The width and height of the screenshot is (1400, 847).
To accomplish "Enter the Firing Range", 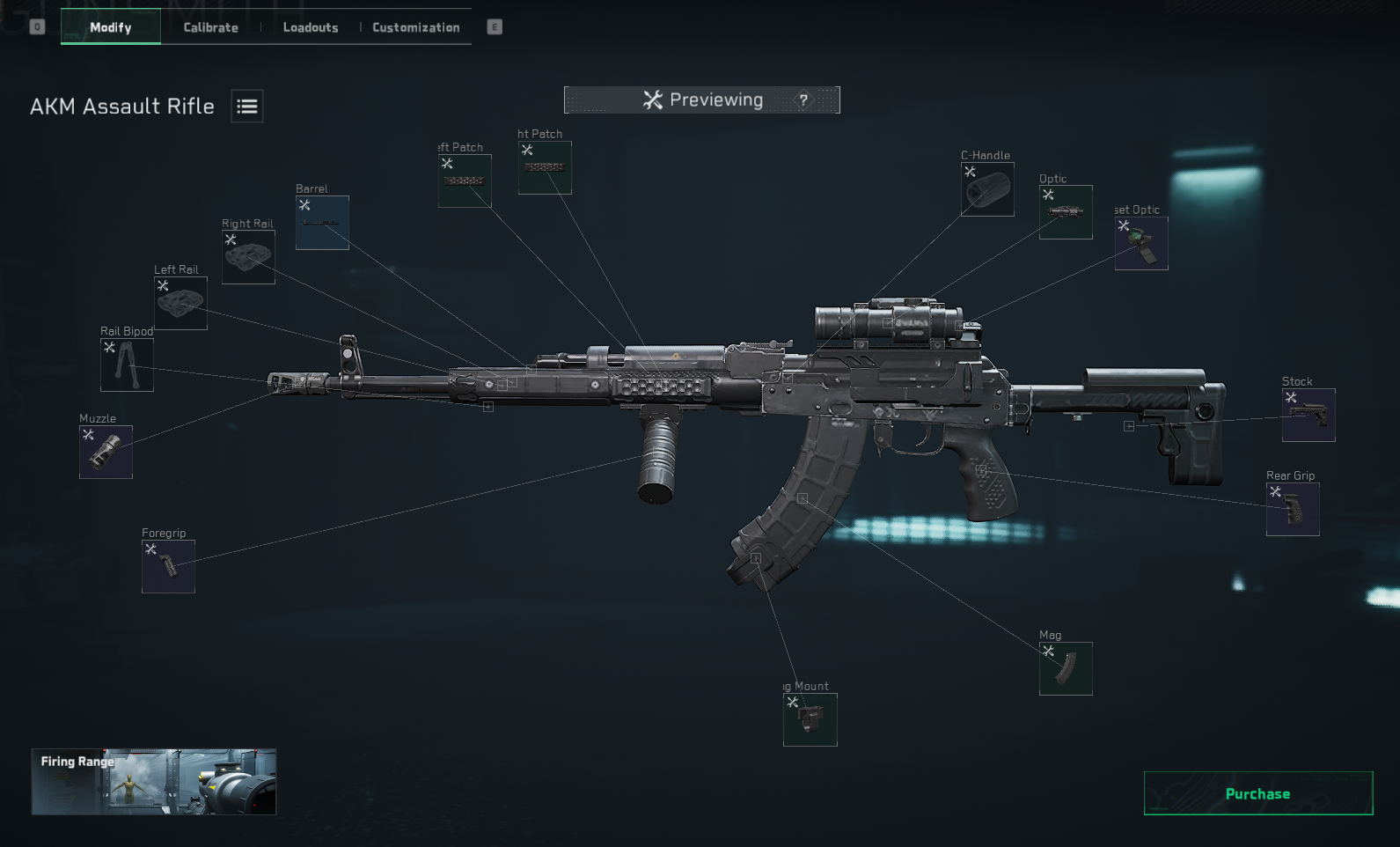I will coord(154,781).
